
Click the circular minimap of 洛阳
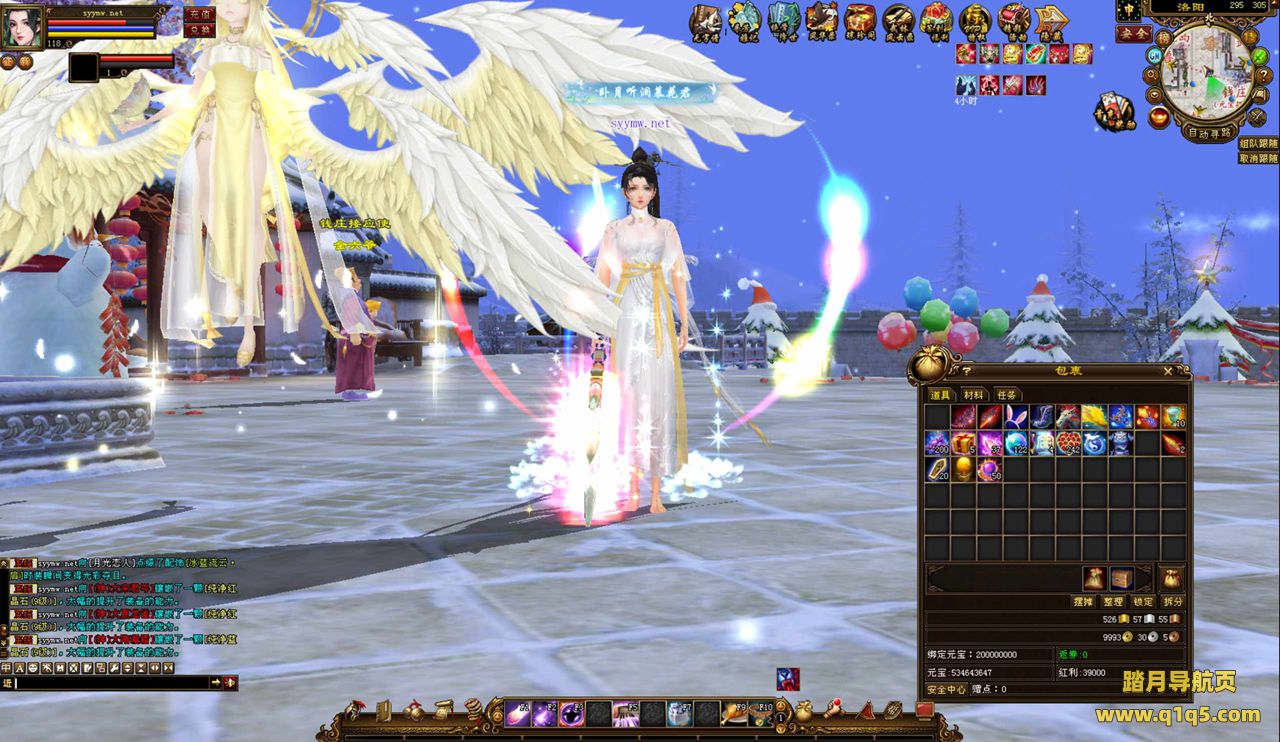(1204, 70)
